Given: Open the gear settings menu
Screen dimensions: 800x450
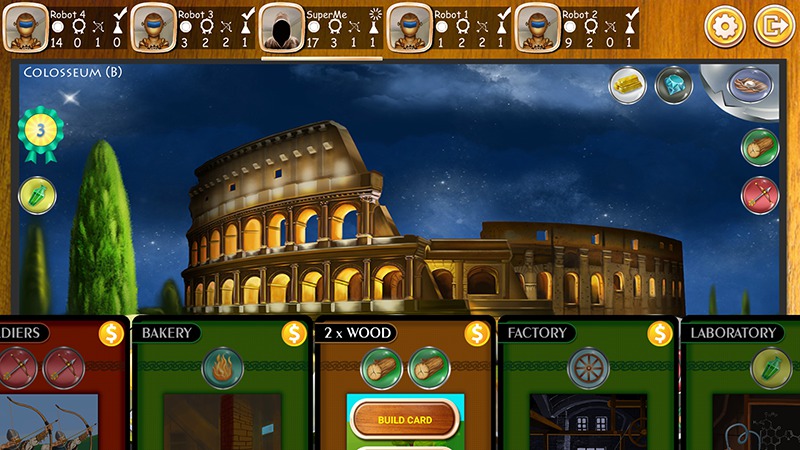Looking at the screenshot, I should (x=725, y=26).
